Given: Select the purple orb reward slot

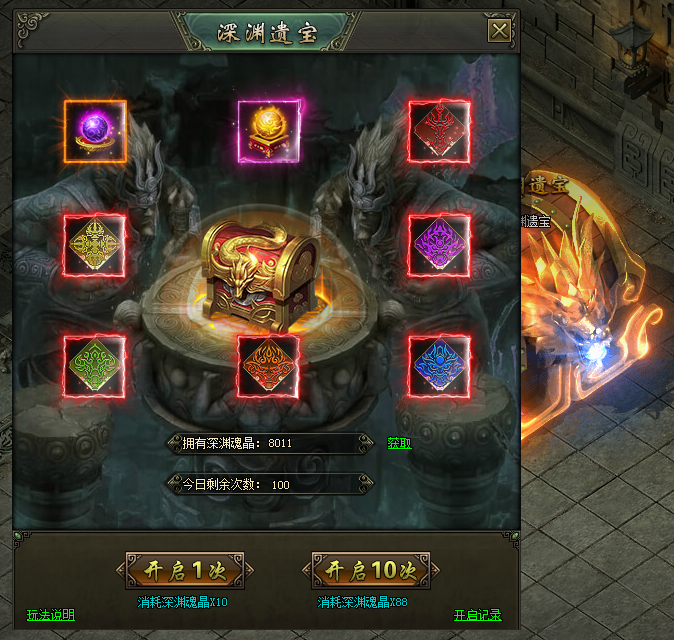Looking at the screenshot, I should 96,131.
